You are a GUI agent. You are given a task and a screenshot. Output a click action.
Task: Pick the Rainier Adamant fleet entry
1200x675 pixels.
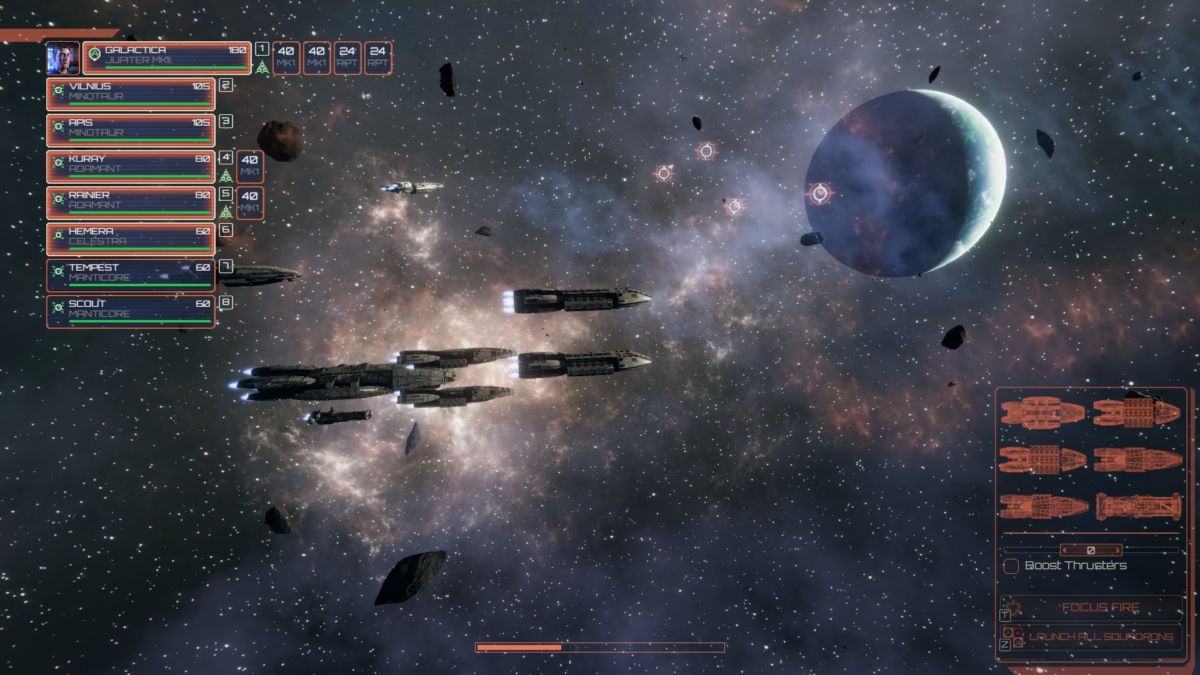tap(130, 202)
